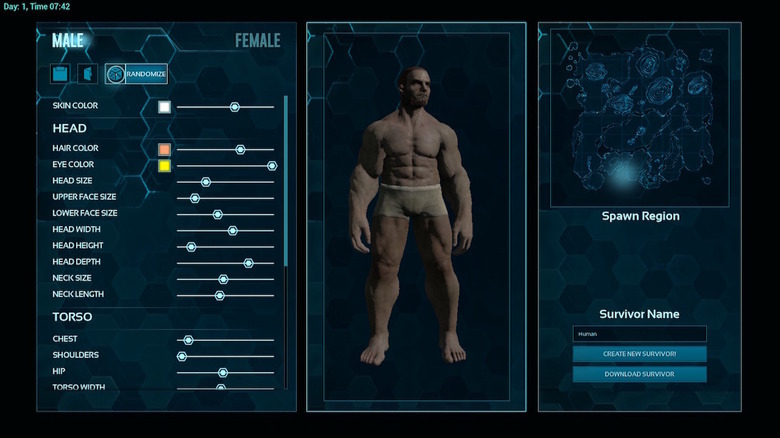
Task: Adjust the Chest slider under Torso
Action: tap(188, 340)
